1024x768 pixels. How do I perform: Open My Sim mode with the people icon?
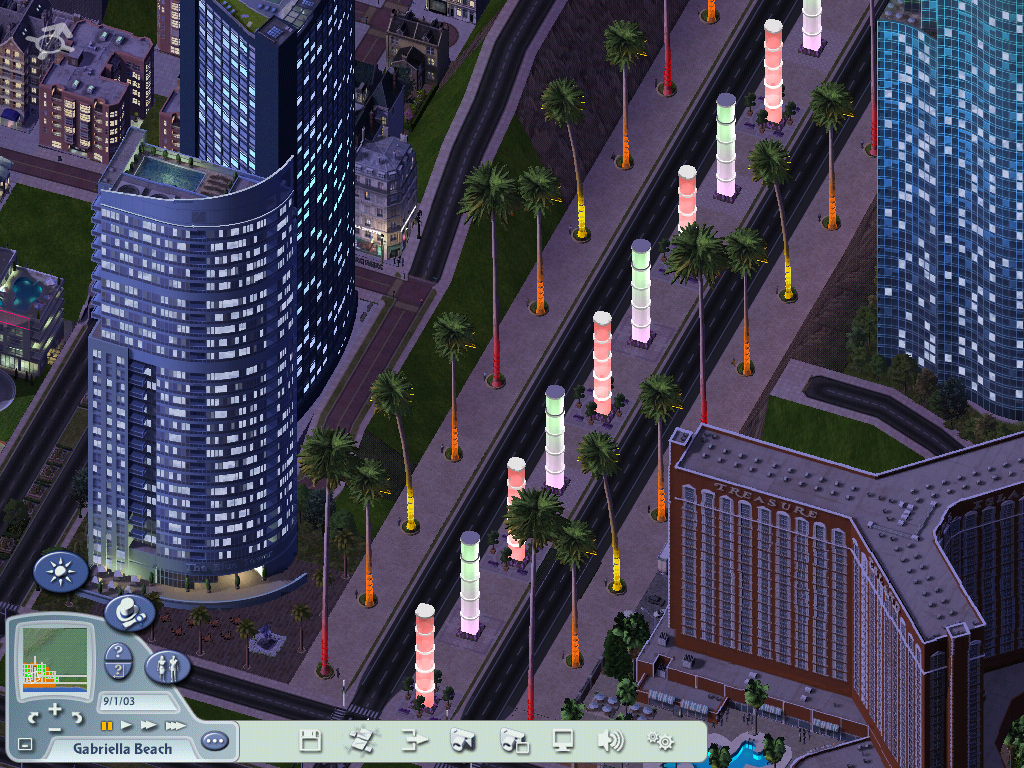[168, 666]
